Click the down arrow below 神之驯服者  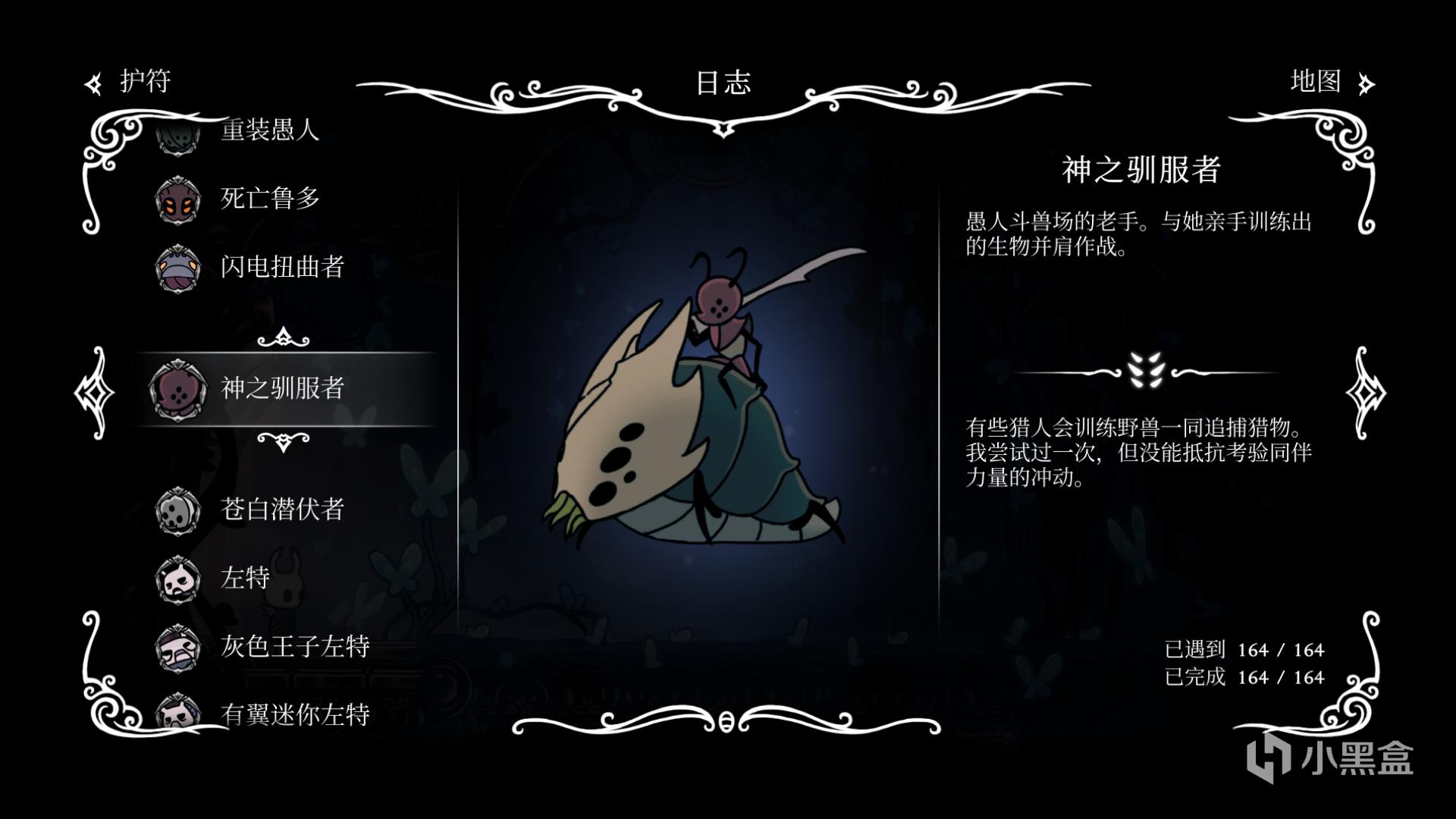(x=284, y=441)
